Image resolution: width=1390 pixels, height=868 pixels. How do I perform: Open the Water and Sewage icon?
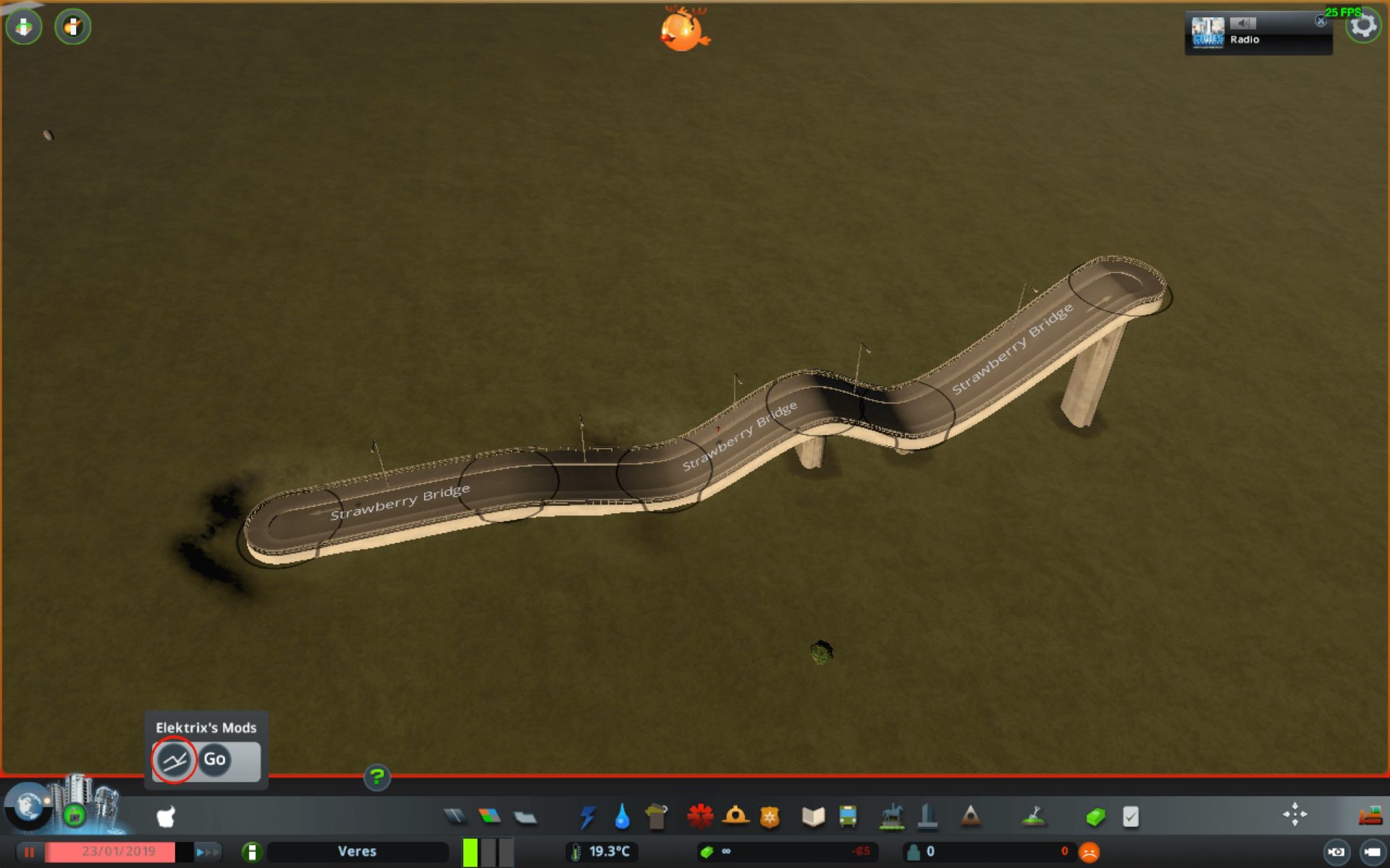click(x=621, y=817)
